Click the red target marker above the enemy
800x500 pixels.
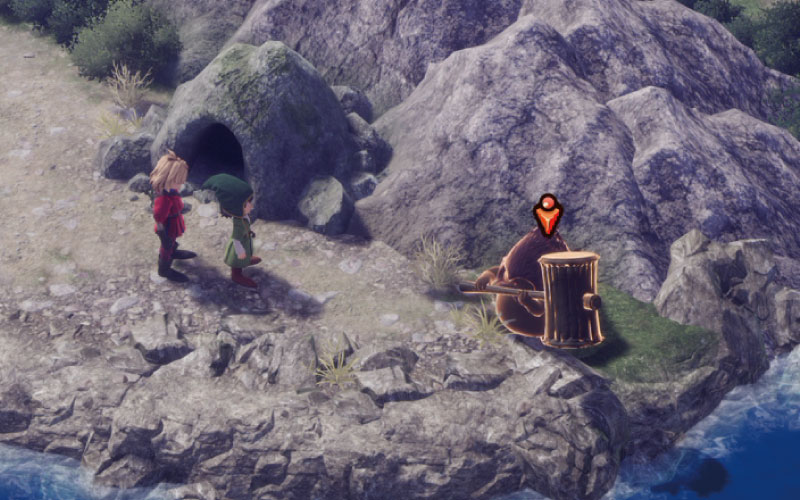point(547,214)
